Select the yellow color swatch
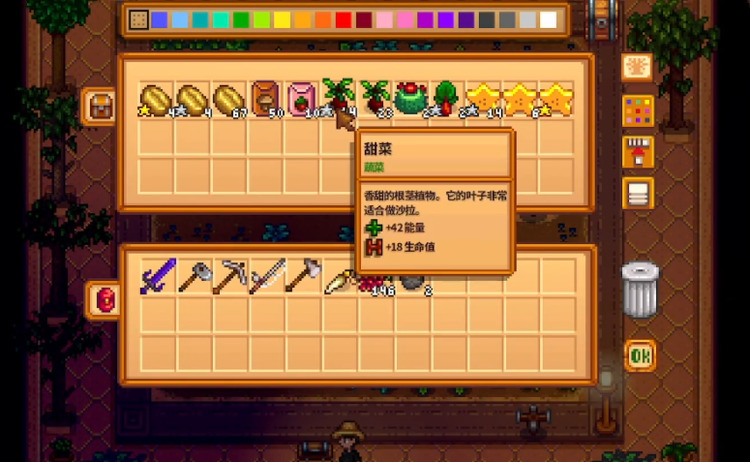 [282, 20]
